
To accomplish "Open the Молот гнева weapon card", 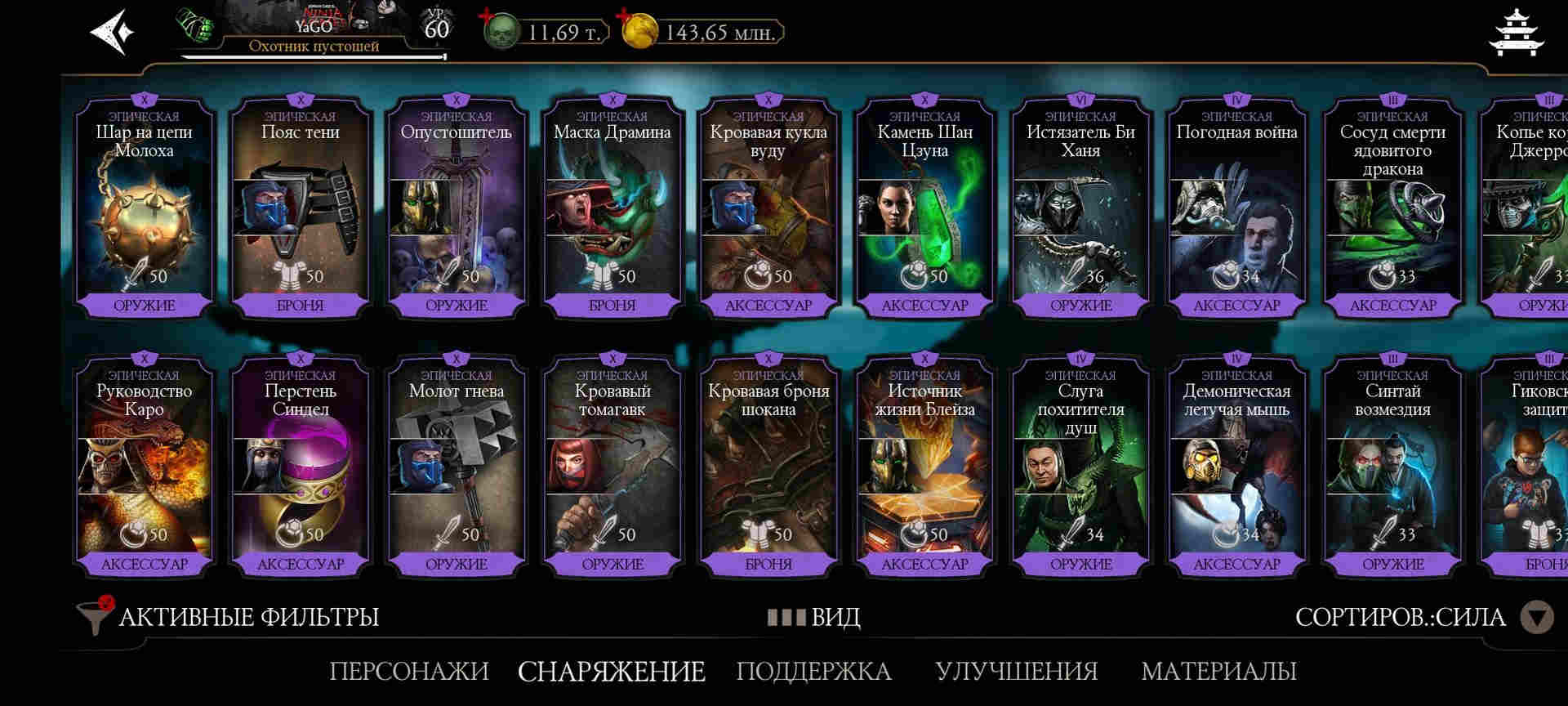I will pos(457,466).
